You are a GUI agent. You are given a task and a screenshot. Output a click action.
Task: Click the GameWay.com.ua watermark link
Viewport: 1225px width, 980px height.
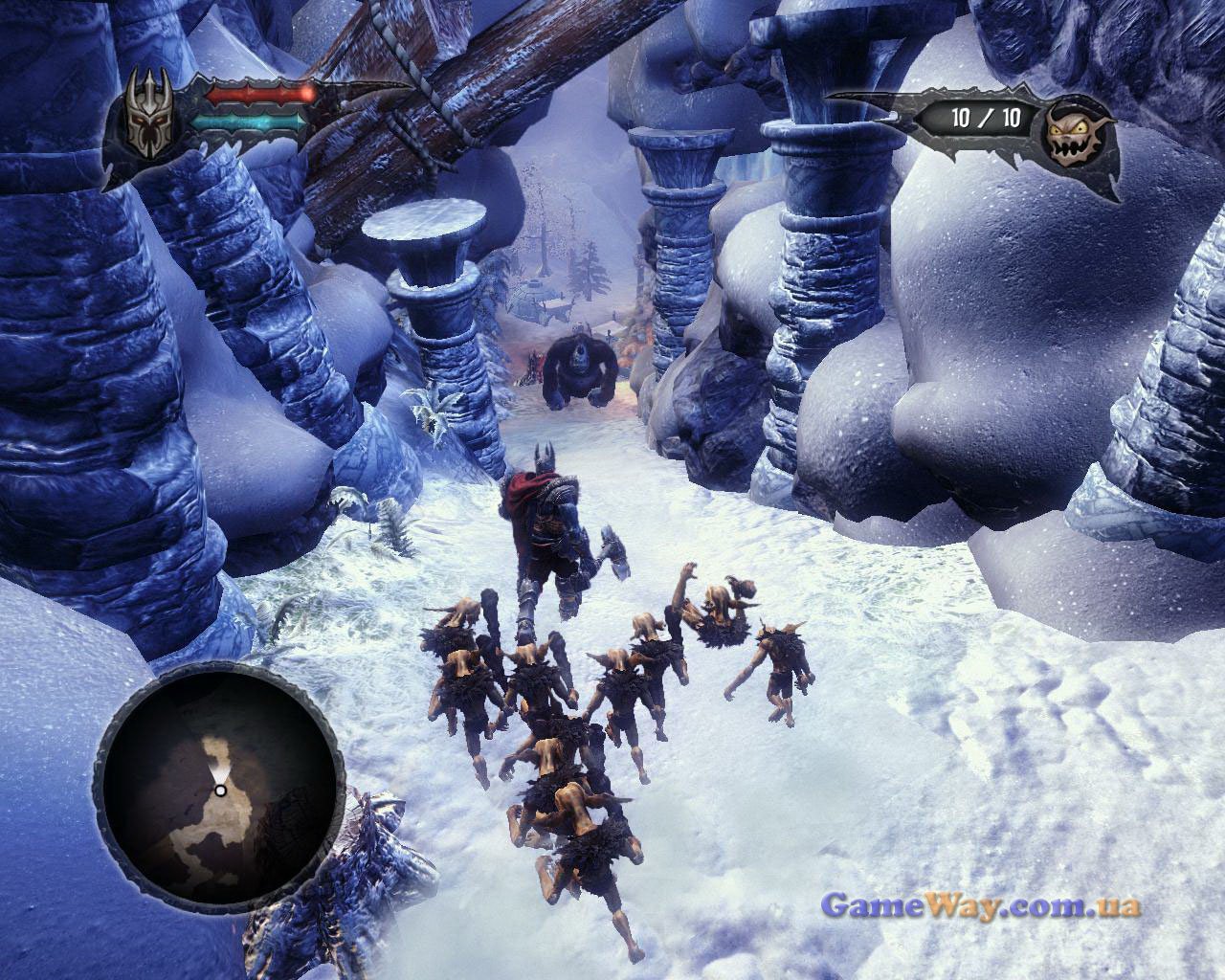click(x=981, y=905)
